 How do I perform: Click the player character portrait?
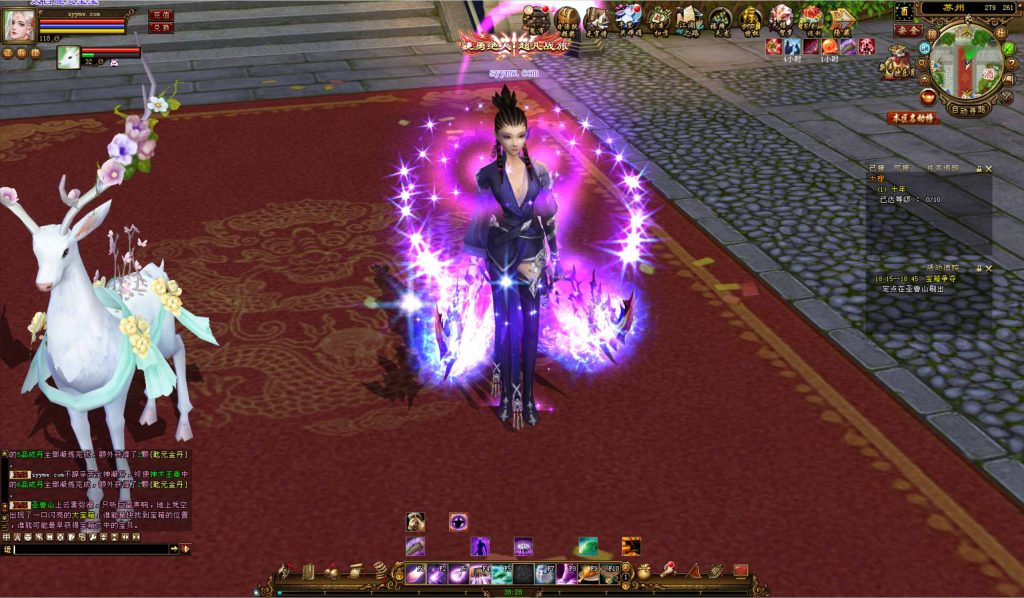[x=18, y=26]
